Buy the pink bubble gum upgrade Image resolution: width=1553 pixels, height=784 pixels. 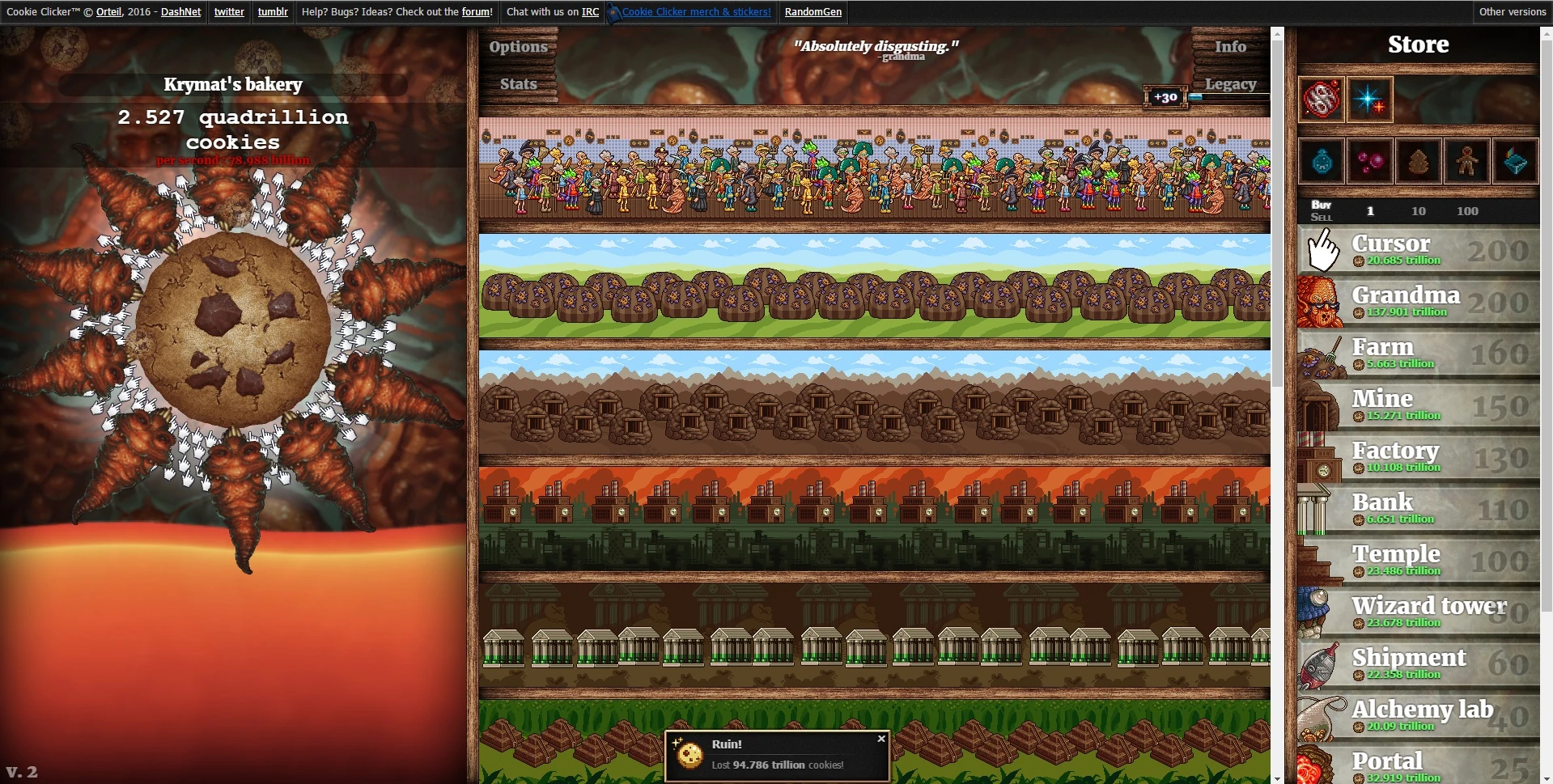pyautogui.click(x=1369, y=161)
